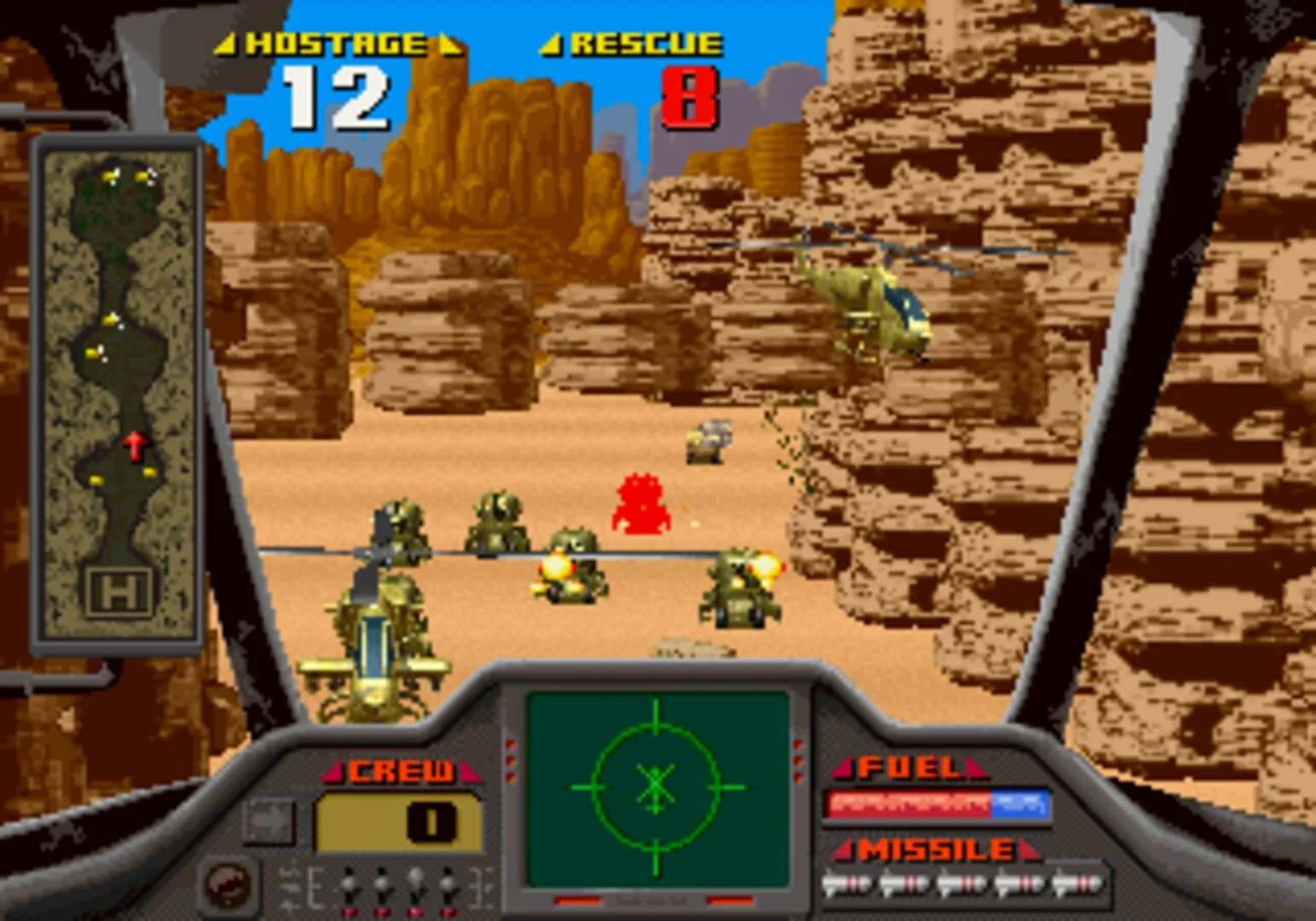Toggle the middle switch on the instrument panel

click(x=381, y=884)
